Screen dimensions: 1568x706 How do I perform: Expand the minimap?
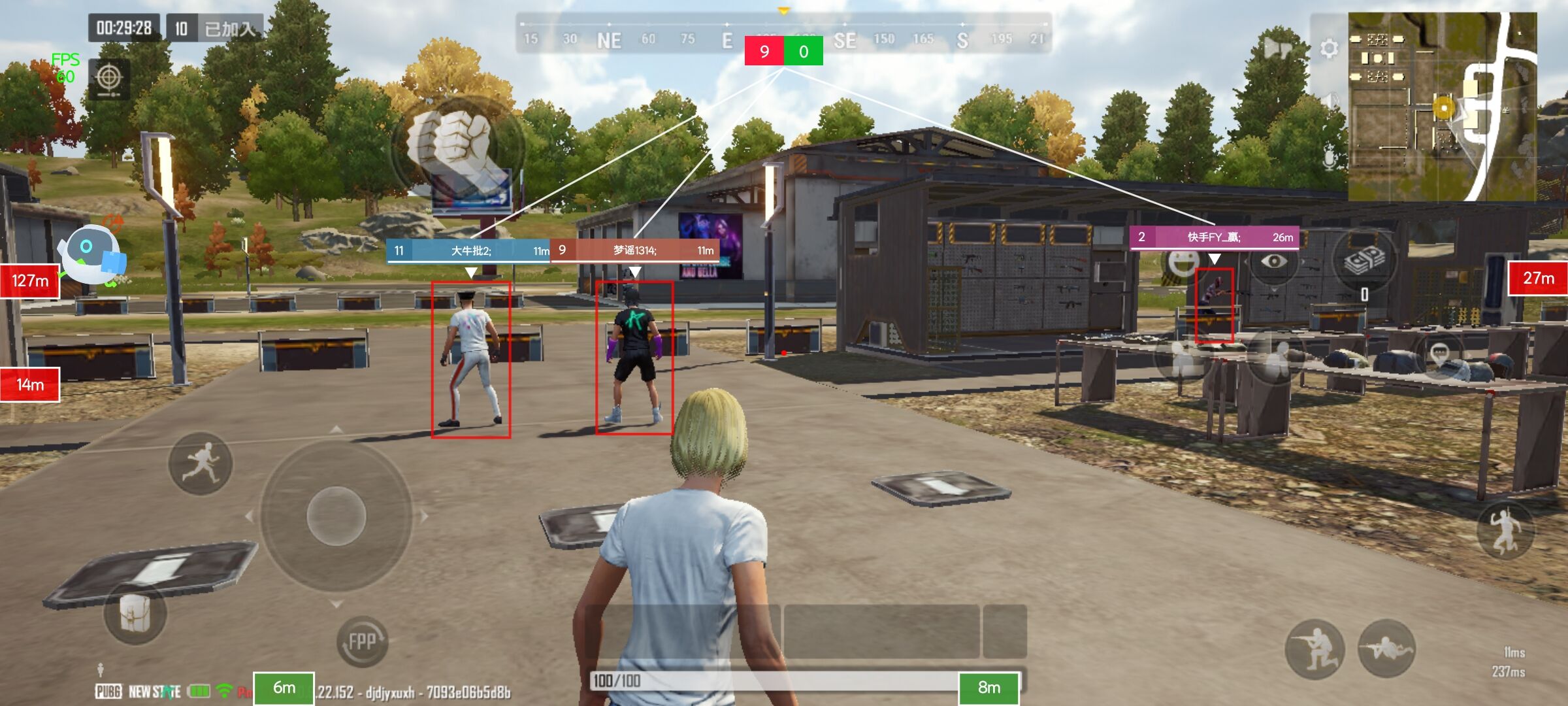coord(1442,107)
